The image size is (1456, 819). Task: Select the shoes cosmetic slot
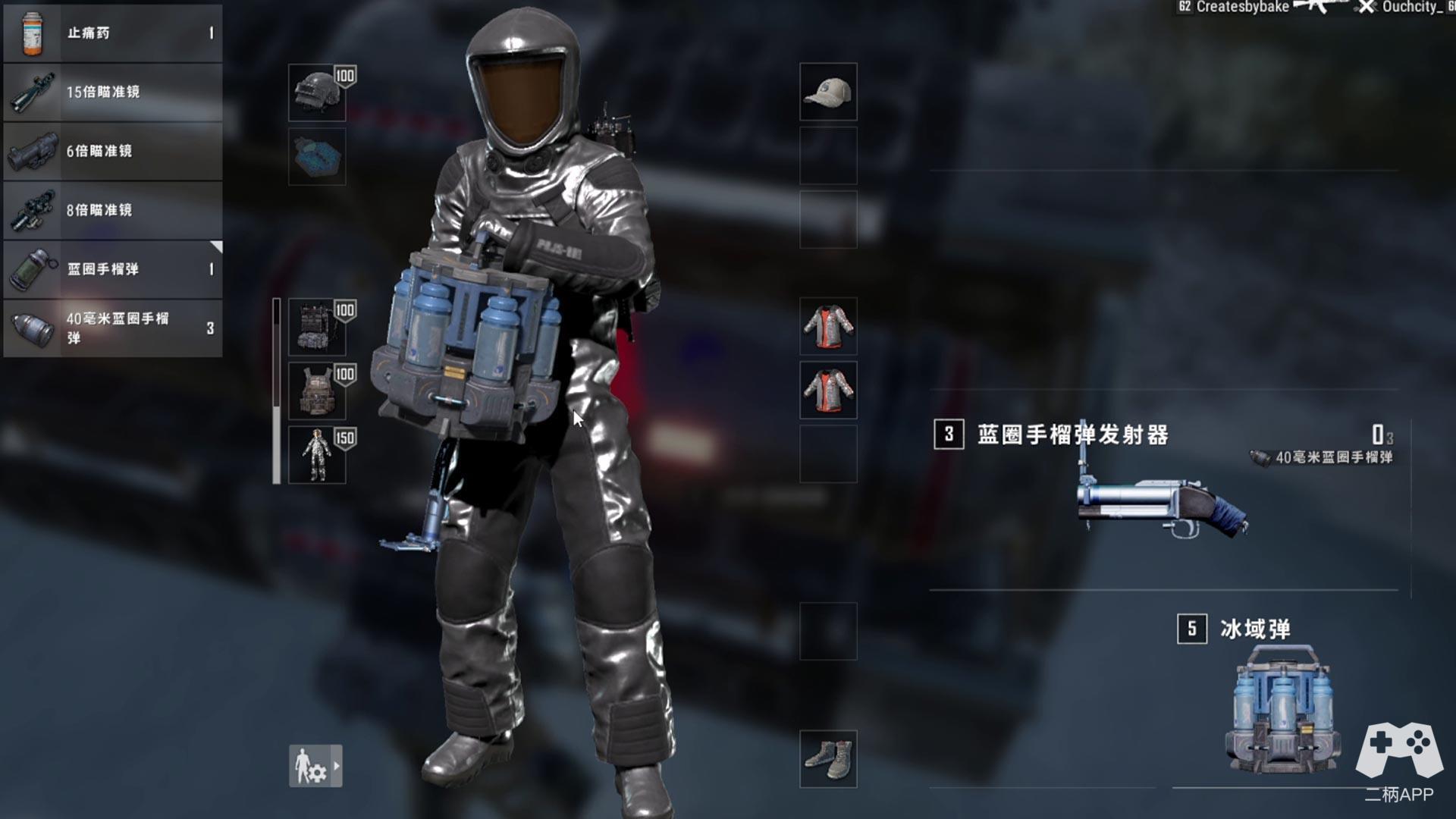tap(828, 758)
